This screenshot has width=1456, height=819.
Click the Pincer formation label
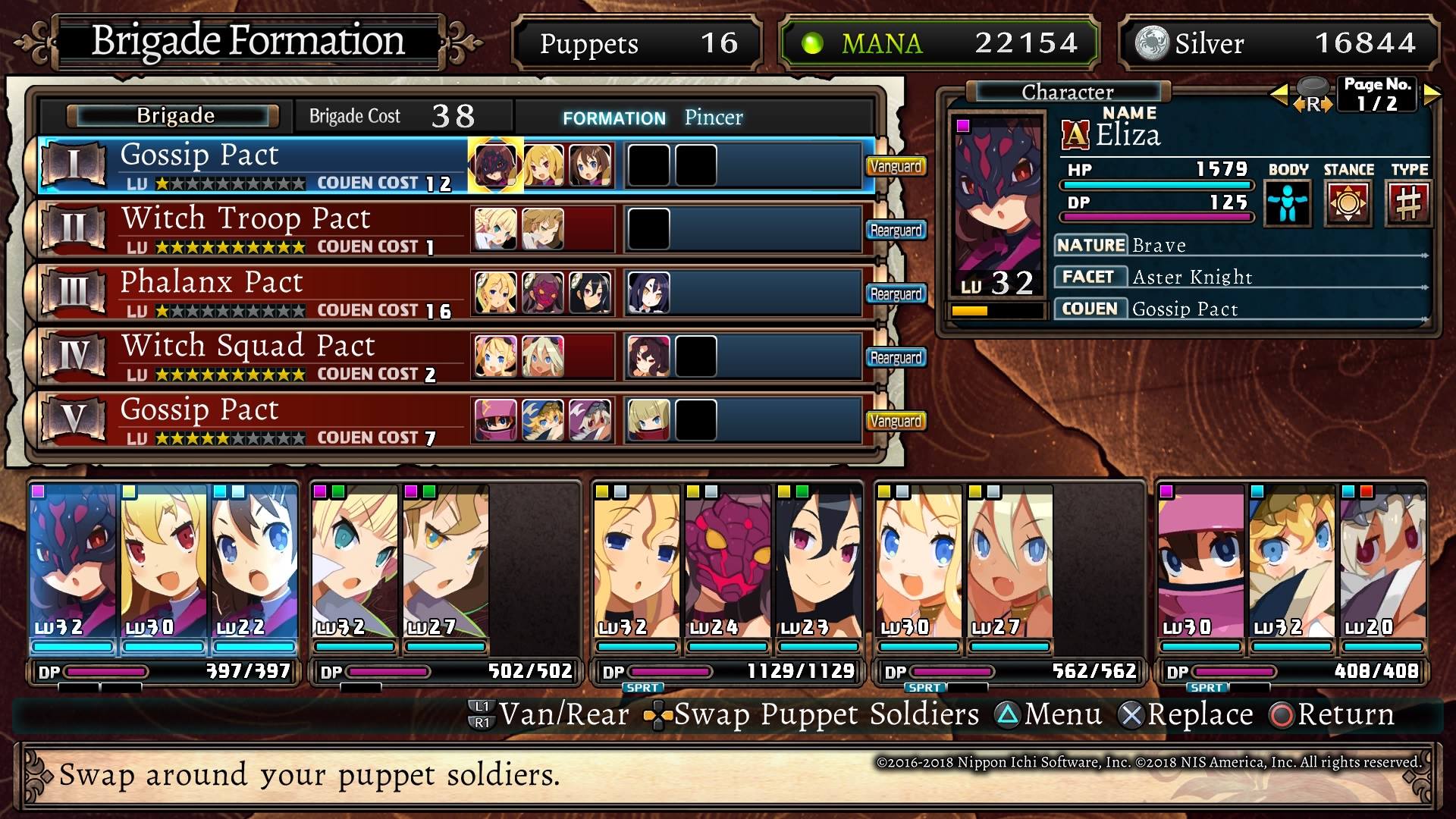713,118
